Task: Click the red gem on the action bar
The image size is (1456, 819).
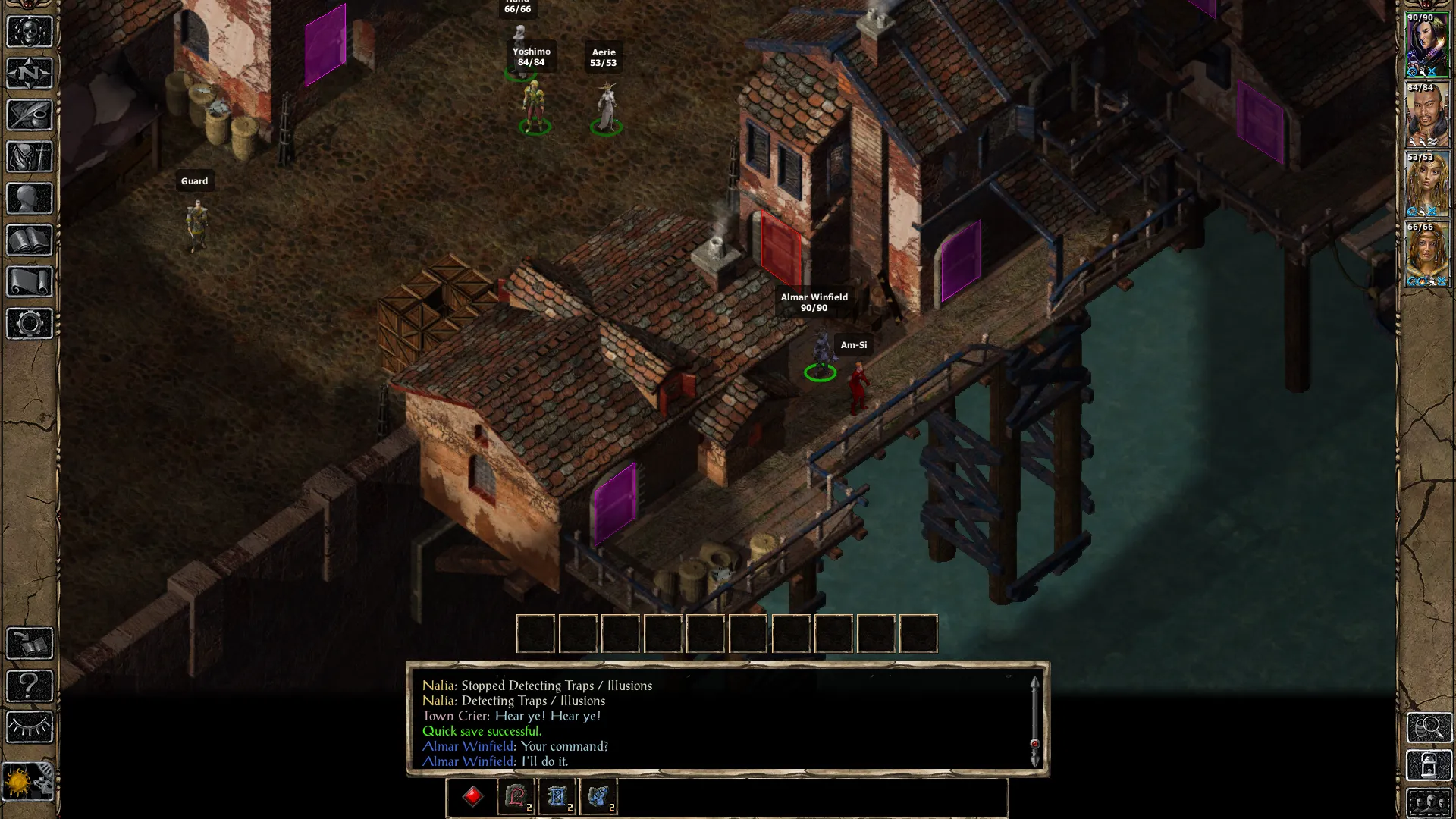Action: [x=472, y=796]
